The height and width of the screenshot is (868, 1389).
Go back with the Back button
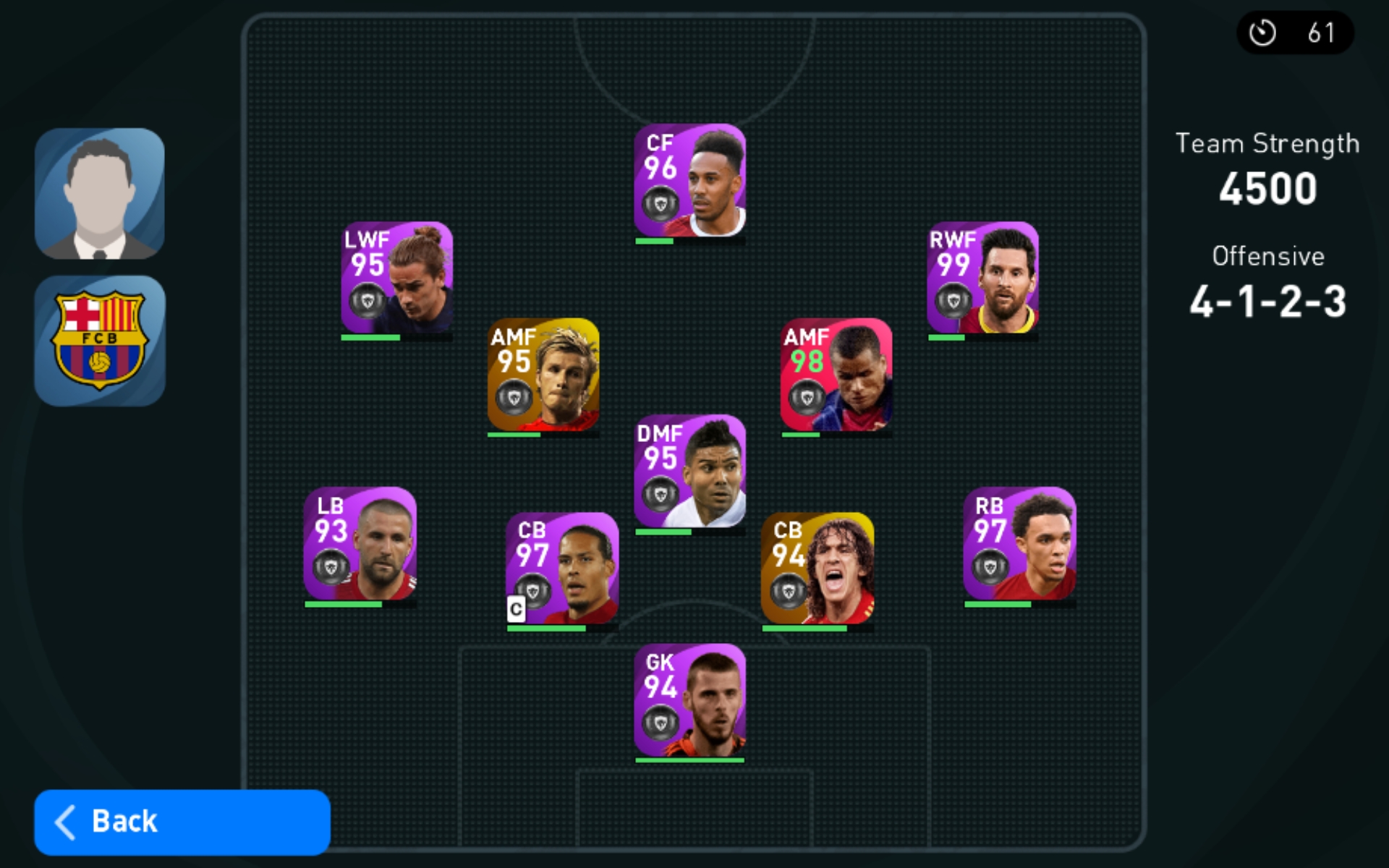182,822
